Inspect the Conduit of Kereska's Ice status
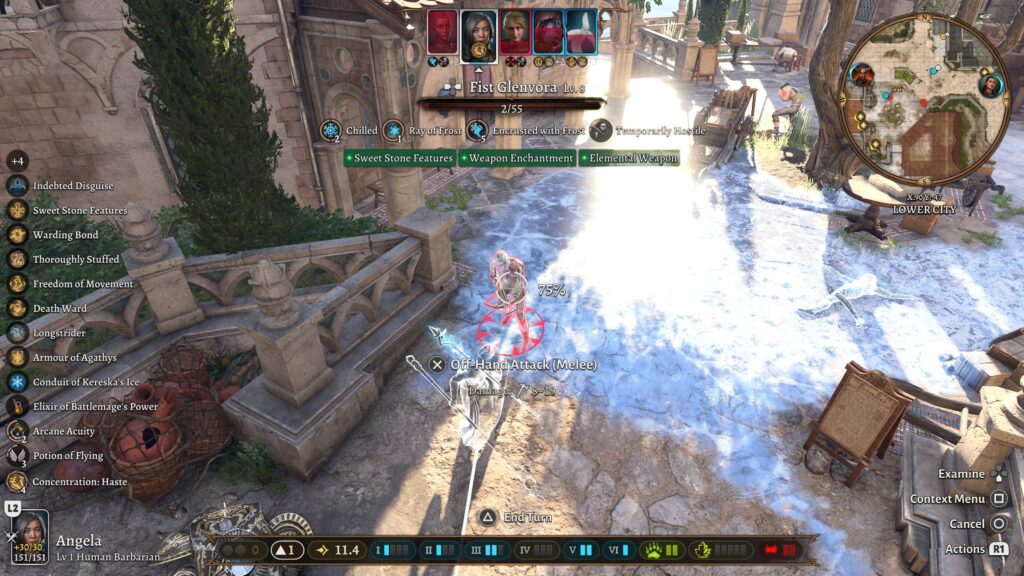 coord(17,382)
